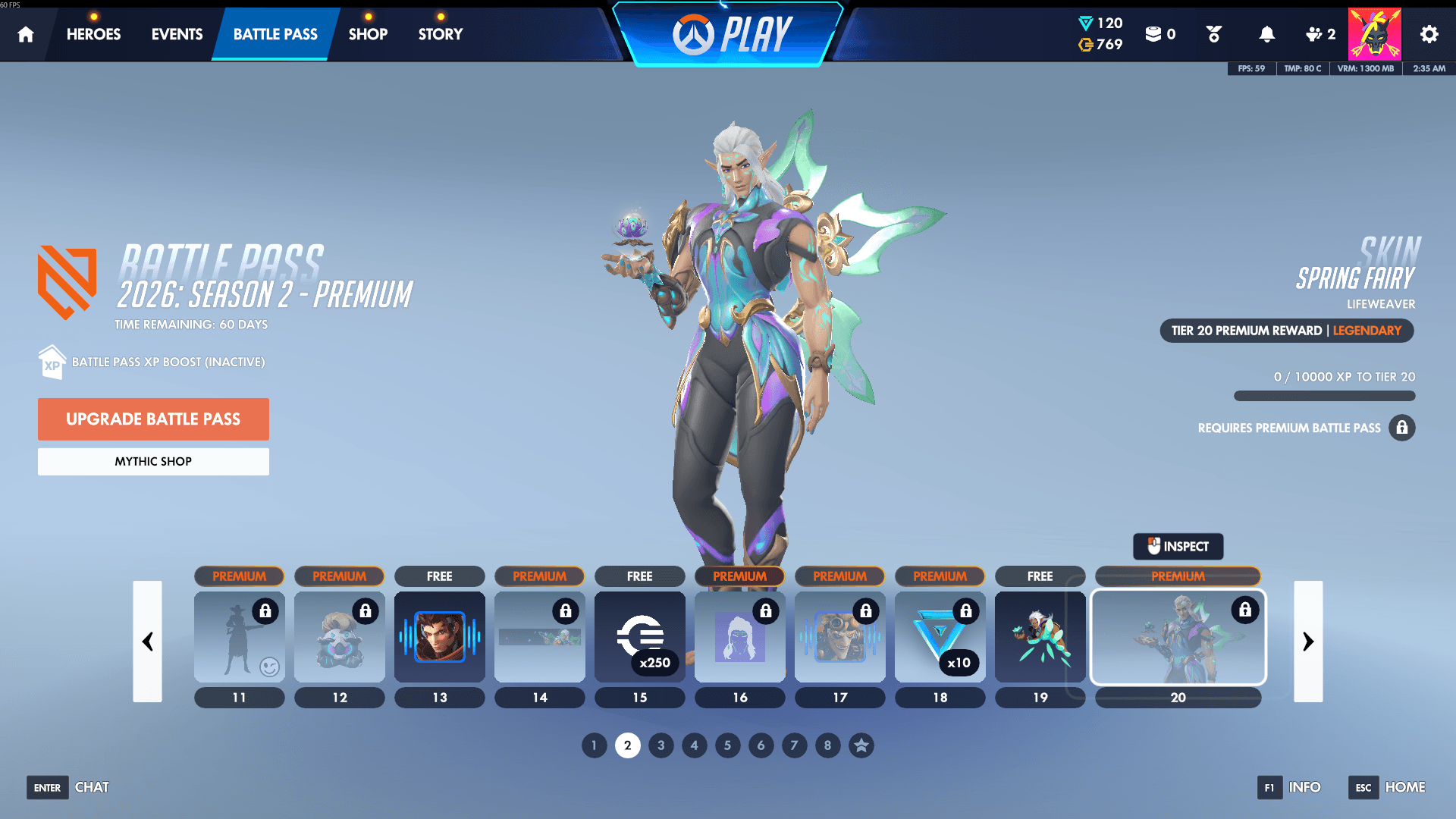Click the right arrow to see higher tiers
This screenshot has width=1456, height=819.
pos(1308,642)
